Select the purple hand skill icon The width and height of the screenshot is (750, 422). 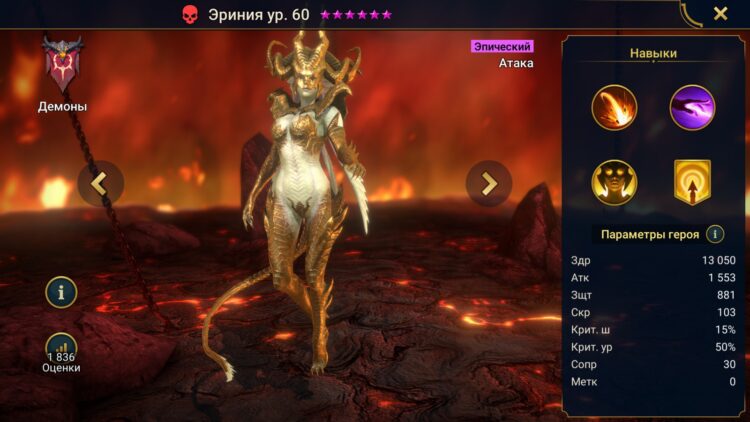[692, 107]
